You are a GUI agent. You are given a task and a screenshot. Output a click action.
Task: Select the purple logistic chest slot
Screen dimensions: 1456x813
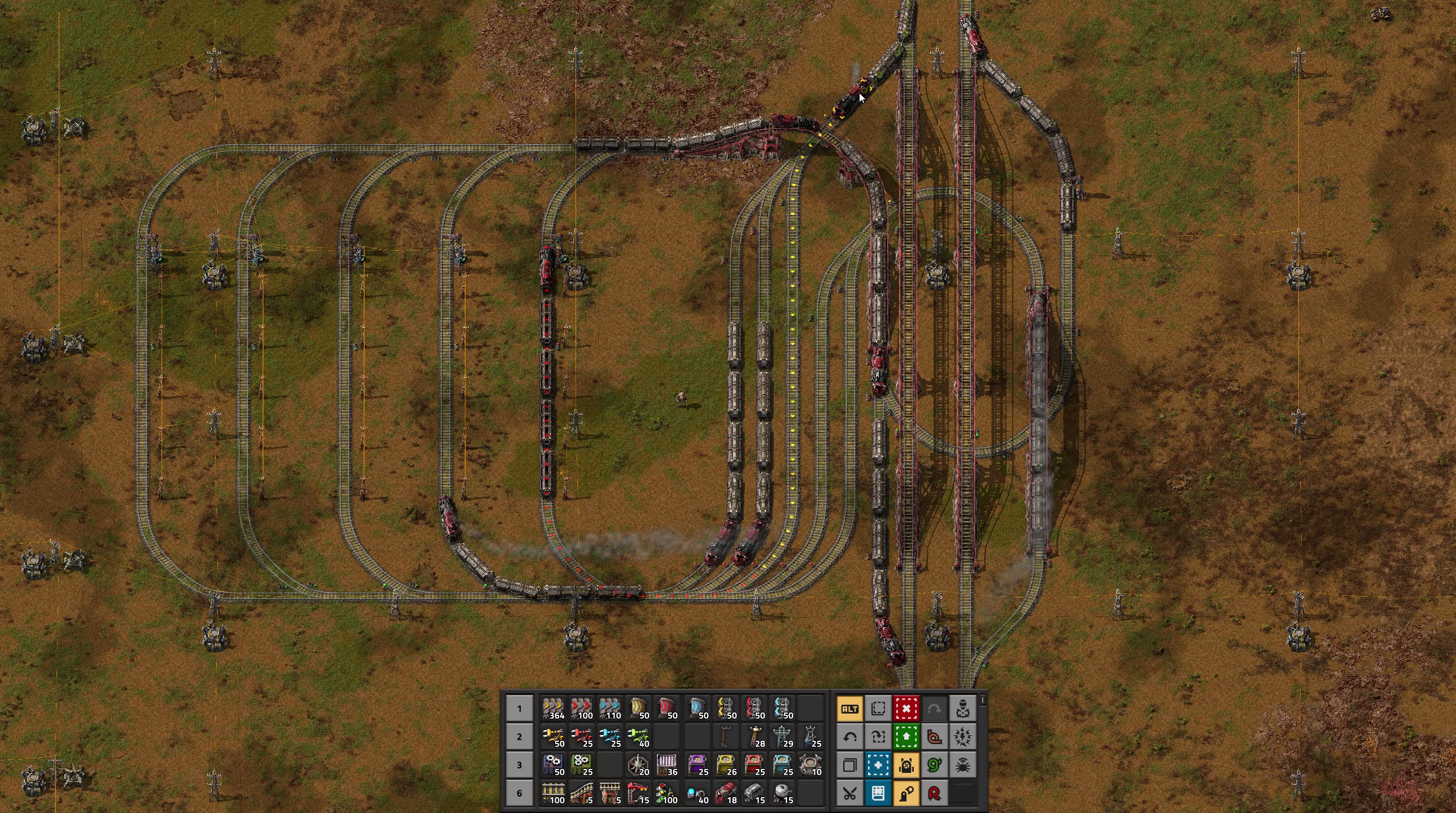[x=697, y=765]
